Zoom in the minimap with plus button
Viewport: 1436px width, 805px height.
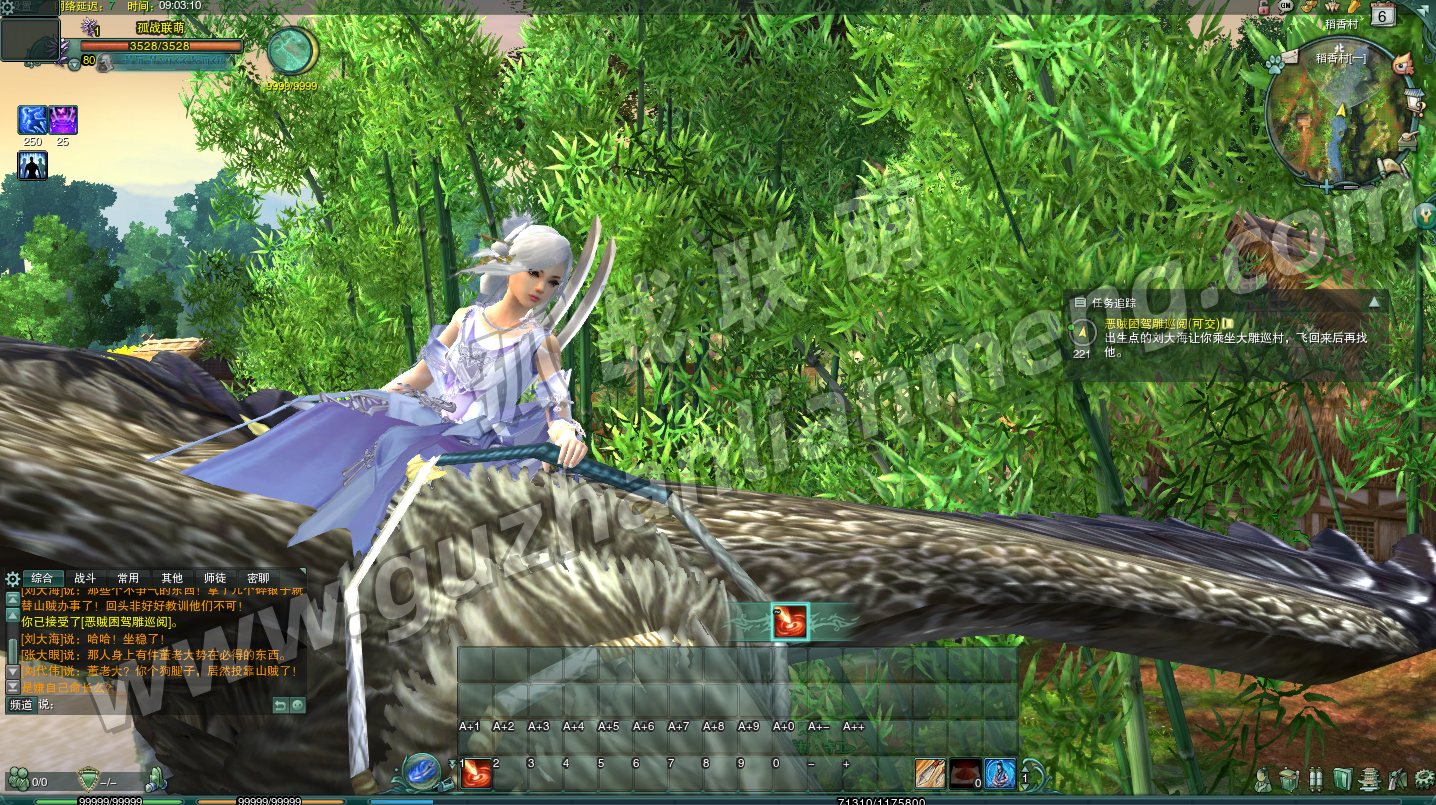coord(1327,185)
